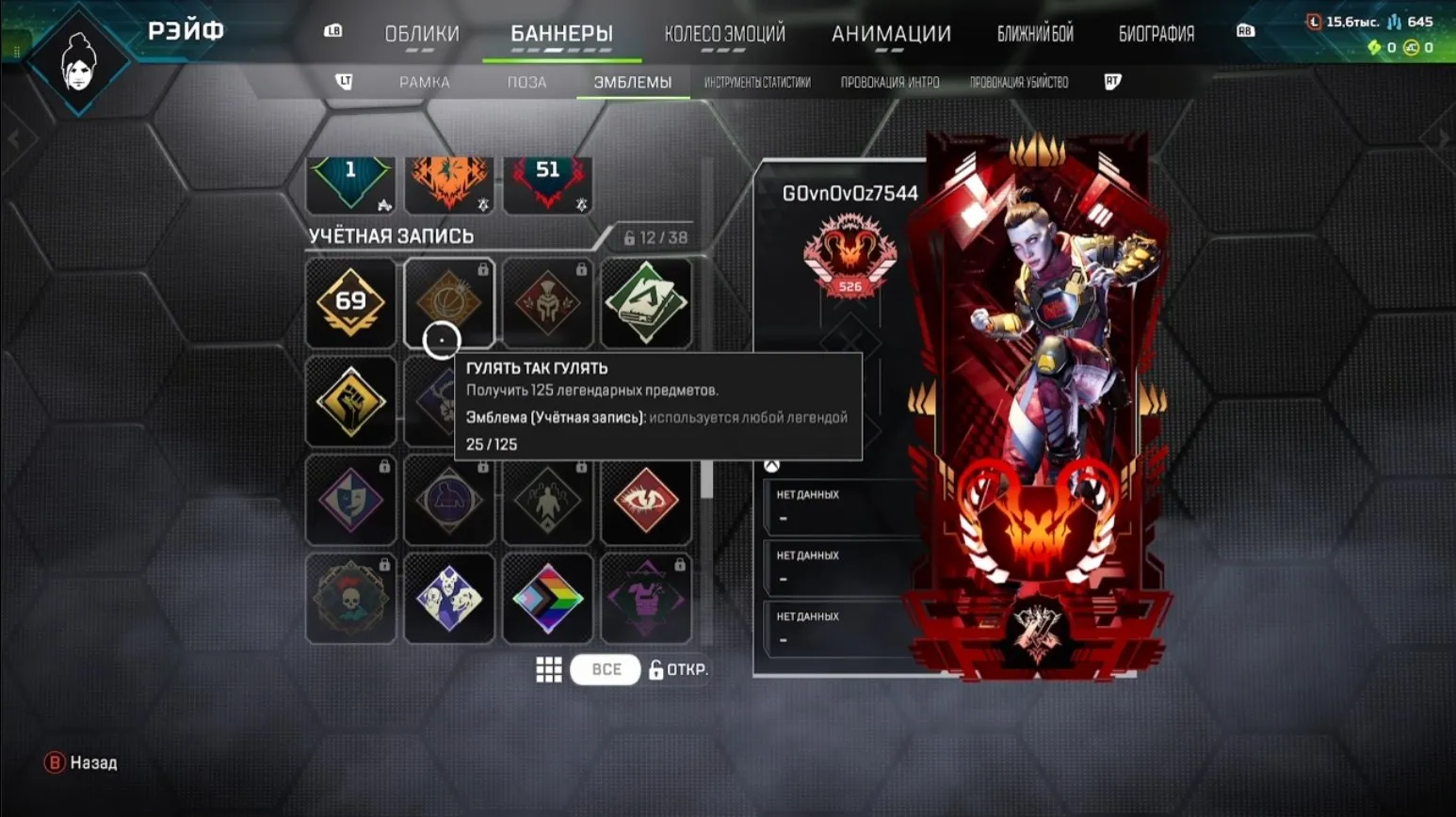Select the gladiator helmet emblem
The height and width of the screenshot is (817, 1456).
coord(548,302)
